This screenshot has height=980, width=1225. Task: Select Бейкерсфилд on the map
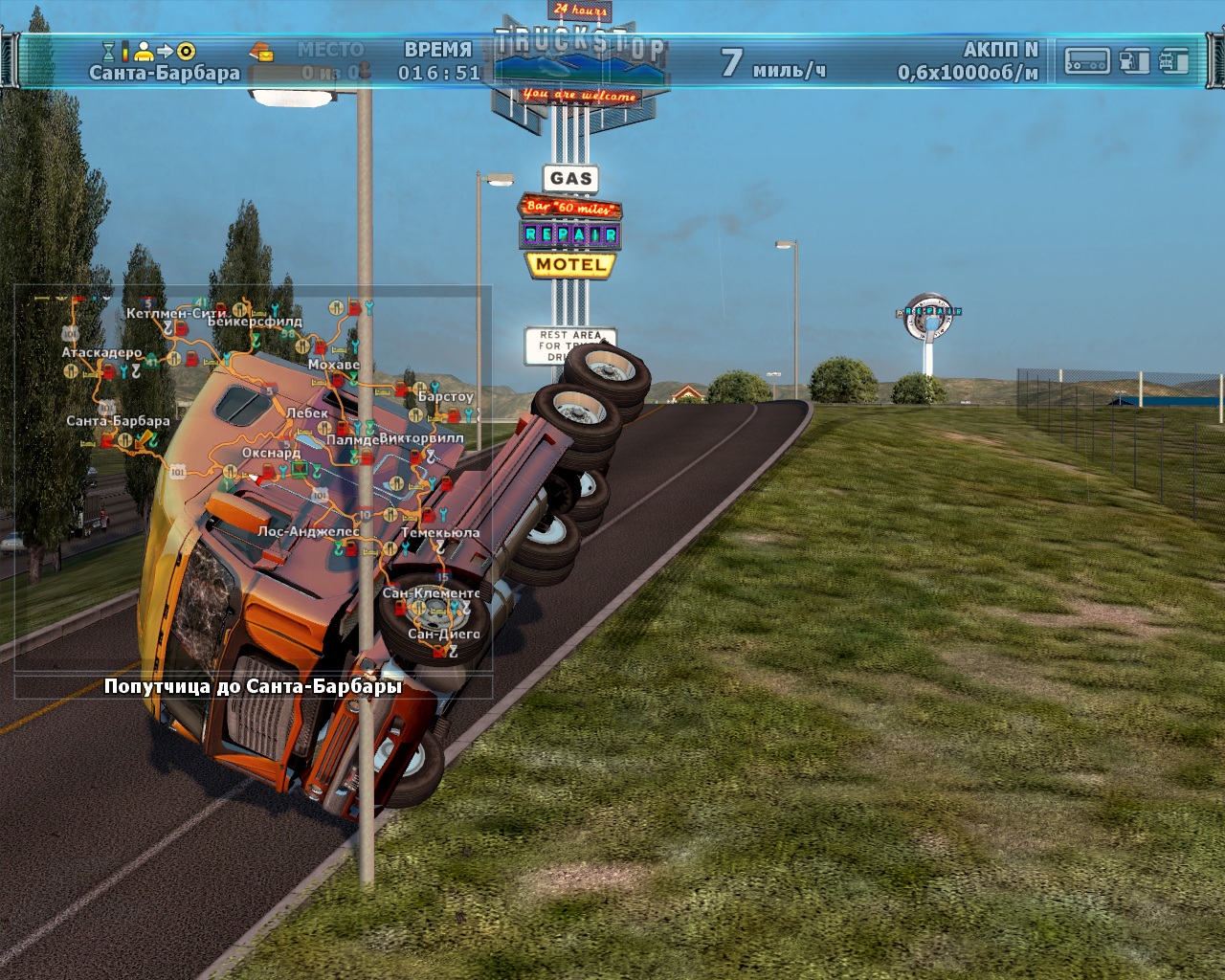point(255,322)
